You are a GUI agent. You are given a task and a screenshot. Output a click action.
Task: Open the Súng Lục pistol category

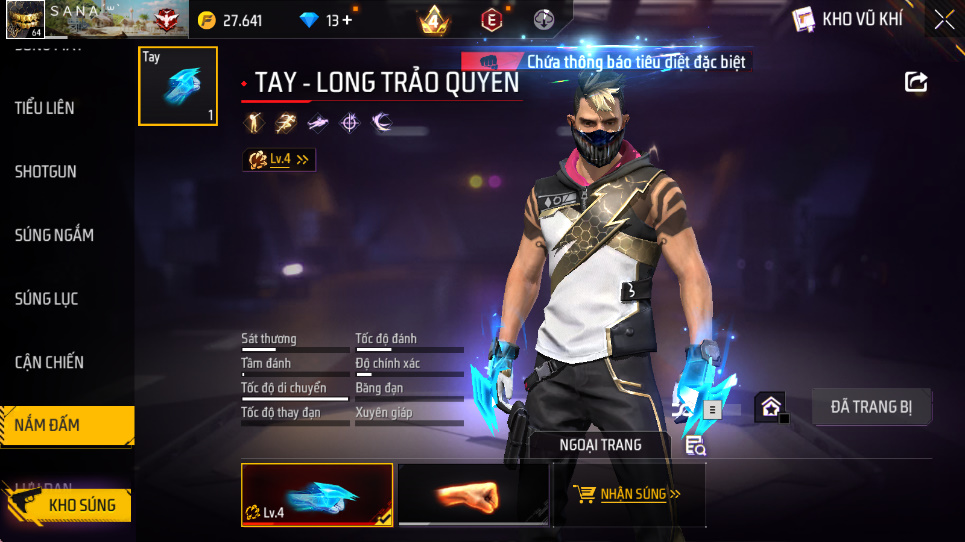[x=47, y=299]
